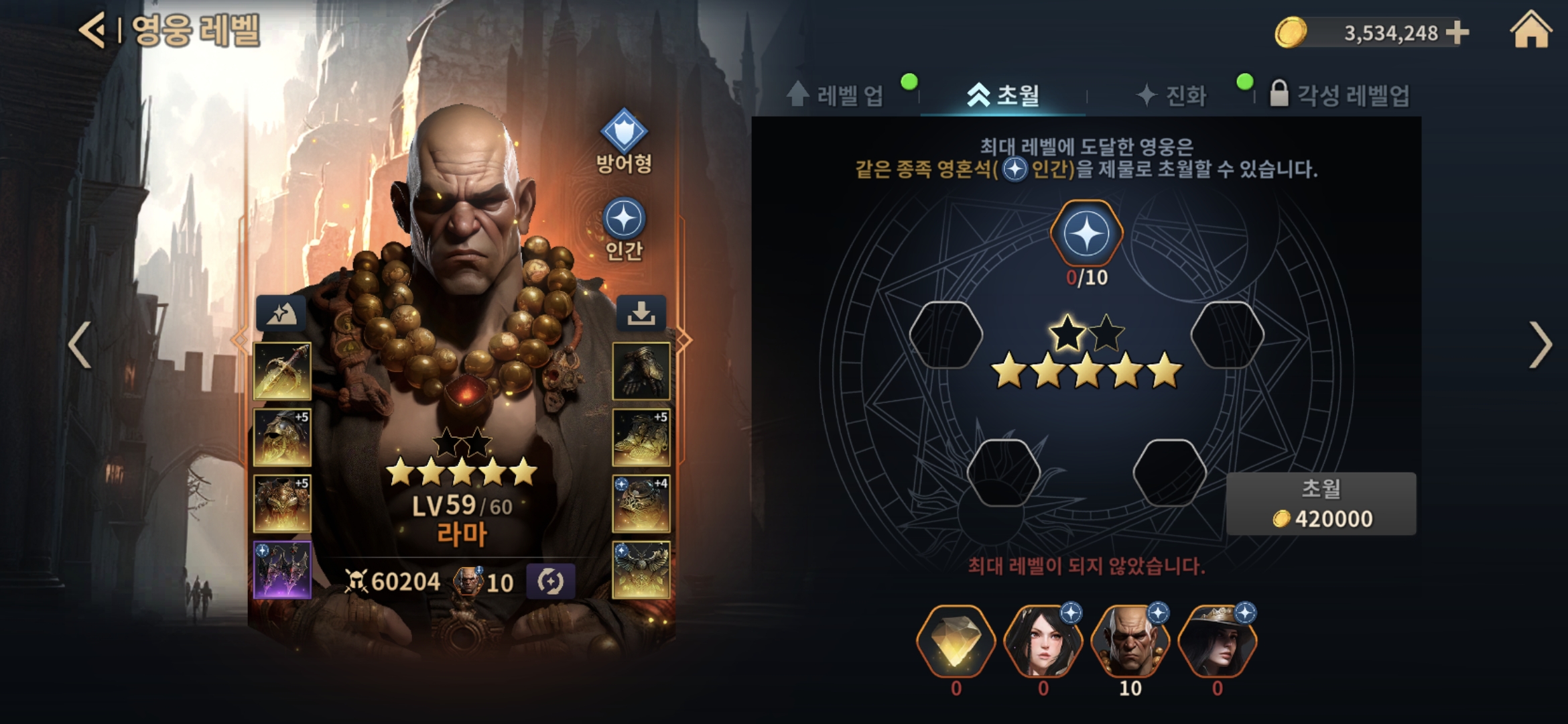Viewport: 1568px width, 724px height.
Task: Choose the yellow gem soulstone material
Action: [956, 642]
